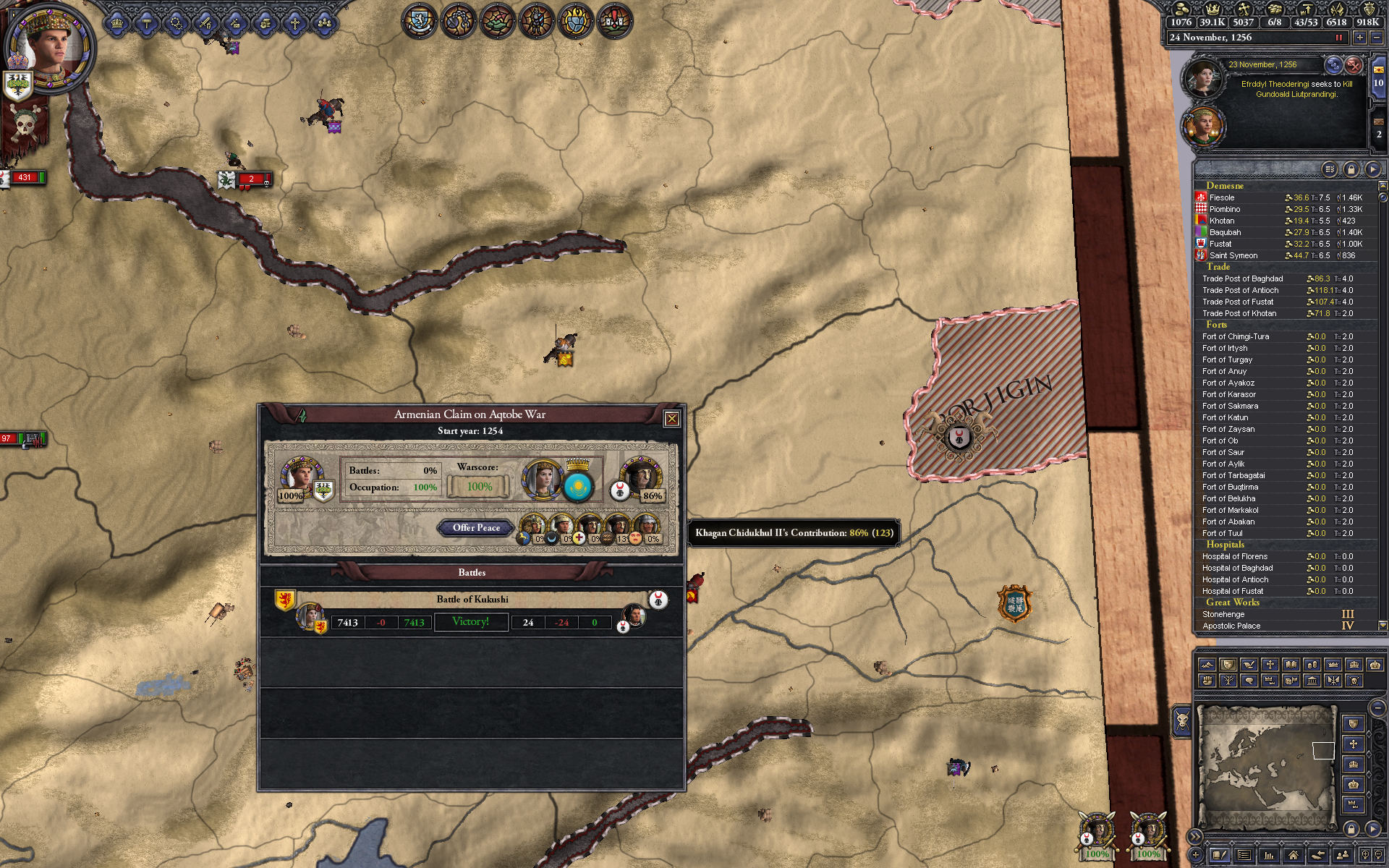Select the economy map mode with coins icon

tap(1312, 665)
